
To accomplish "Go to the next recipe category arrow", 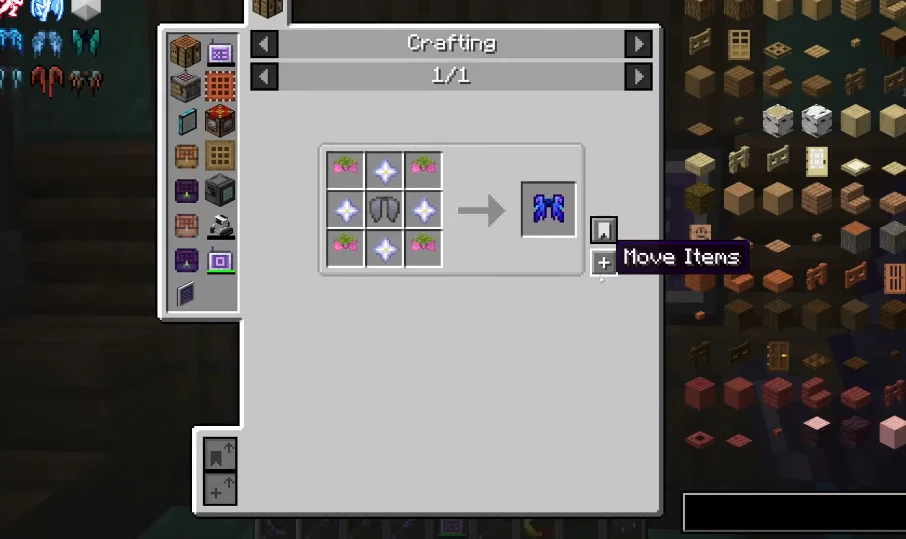I will click(638, 44).
